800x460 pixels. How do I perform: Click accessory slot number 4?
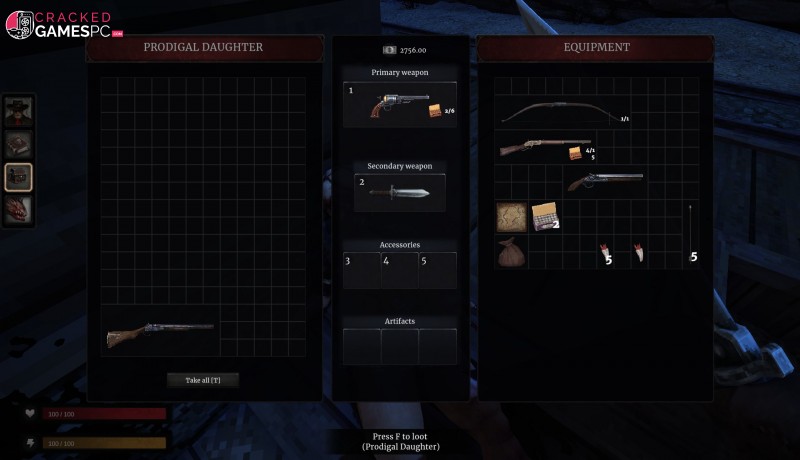[x=399, y=270]
